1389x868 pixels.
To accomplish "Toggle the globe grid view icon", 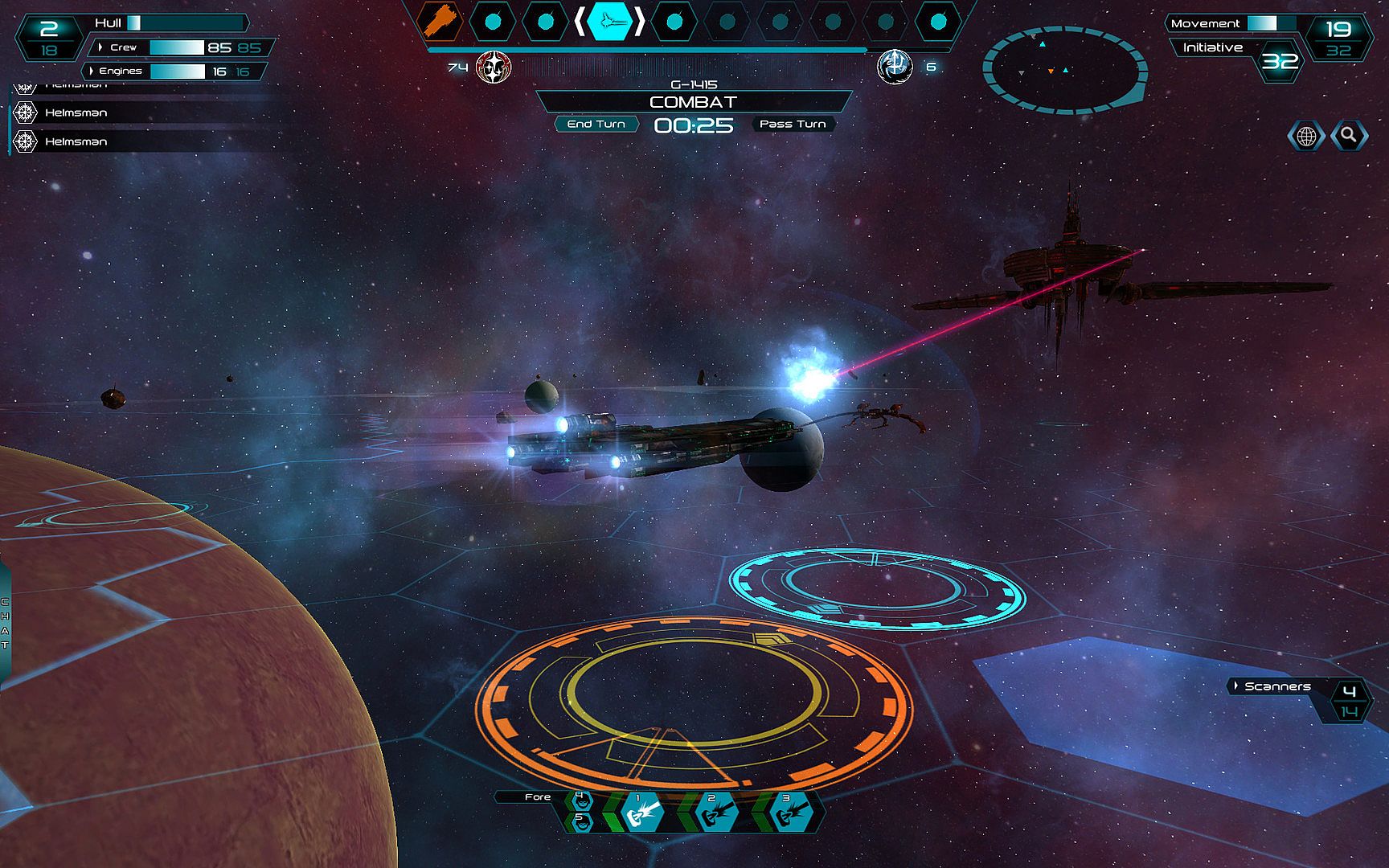I will tap(1306, 136).
